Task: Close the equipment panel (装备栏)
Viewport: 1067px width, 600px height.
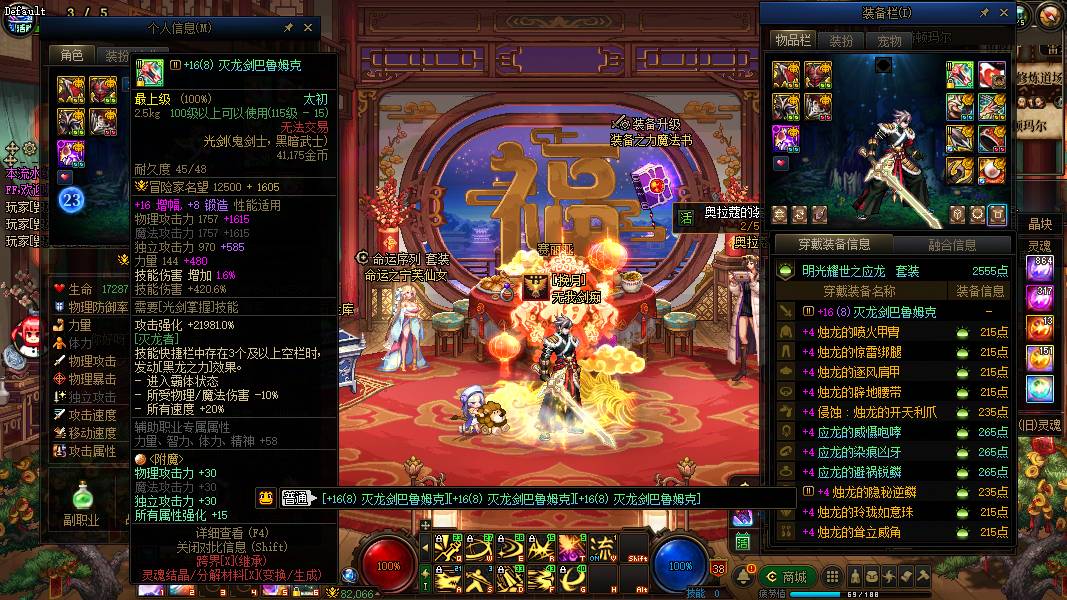Action: coord(1004,12)
